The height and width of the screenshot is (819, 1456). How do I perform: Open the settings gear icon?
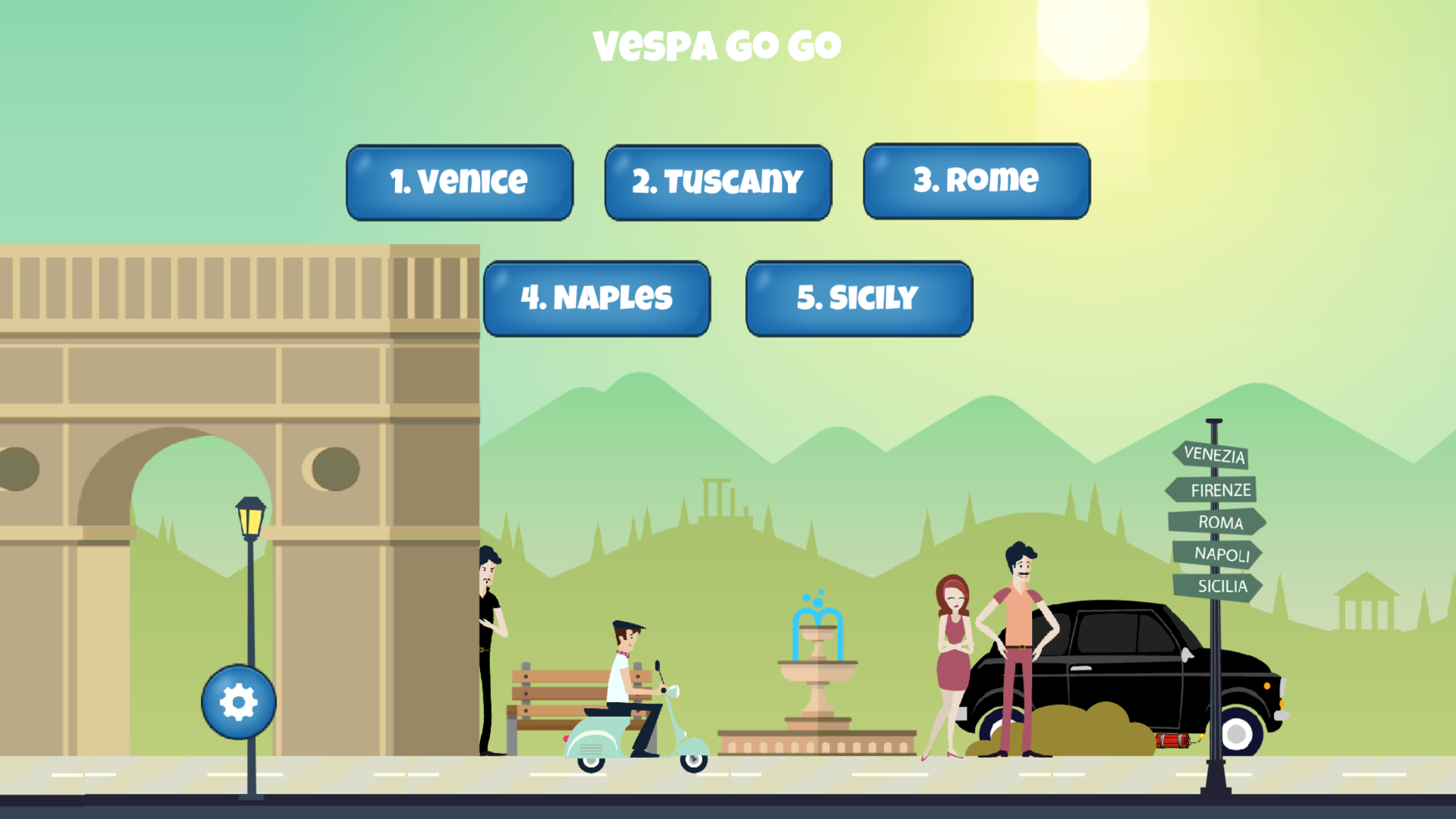tap(237, 702)
